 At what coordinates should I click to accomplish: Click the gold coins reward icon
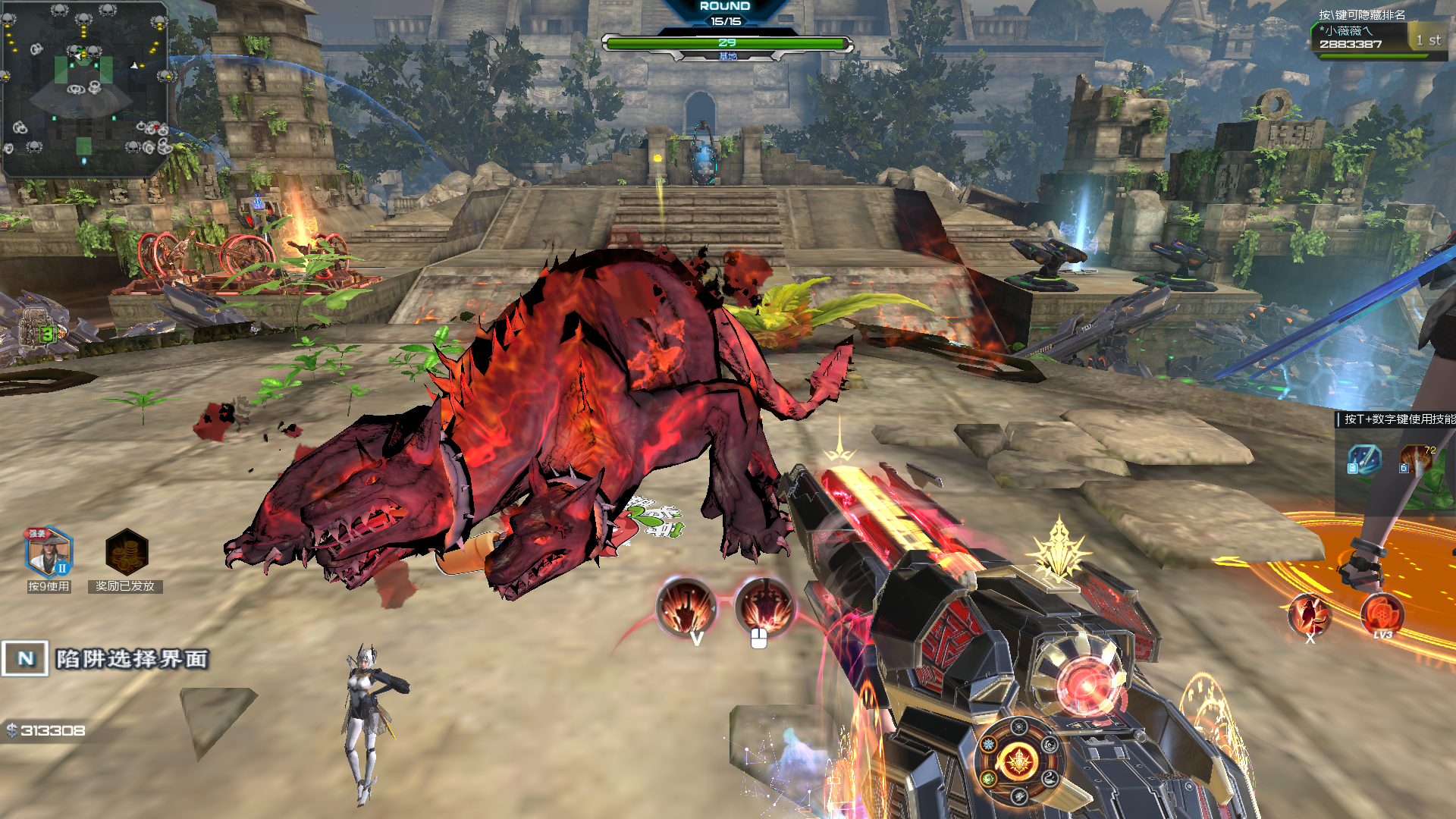click(x=126, y=552)
